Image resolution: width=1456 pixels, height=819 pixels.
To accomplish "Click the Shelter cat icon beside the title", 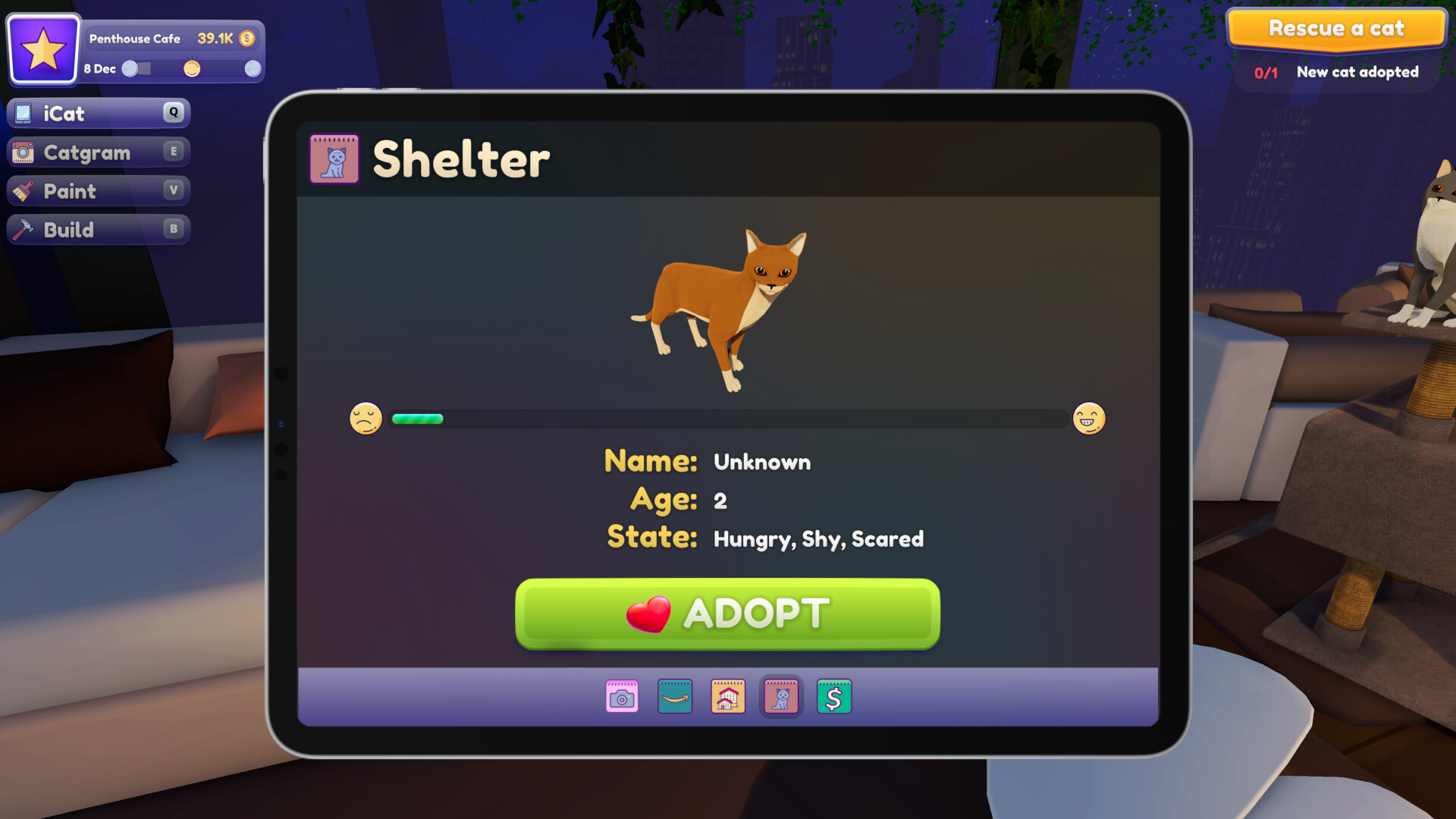I will [x=334, y=160].
